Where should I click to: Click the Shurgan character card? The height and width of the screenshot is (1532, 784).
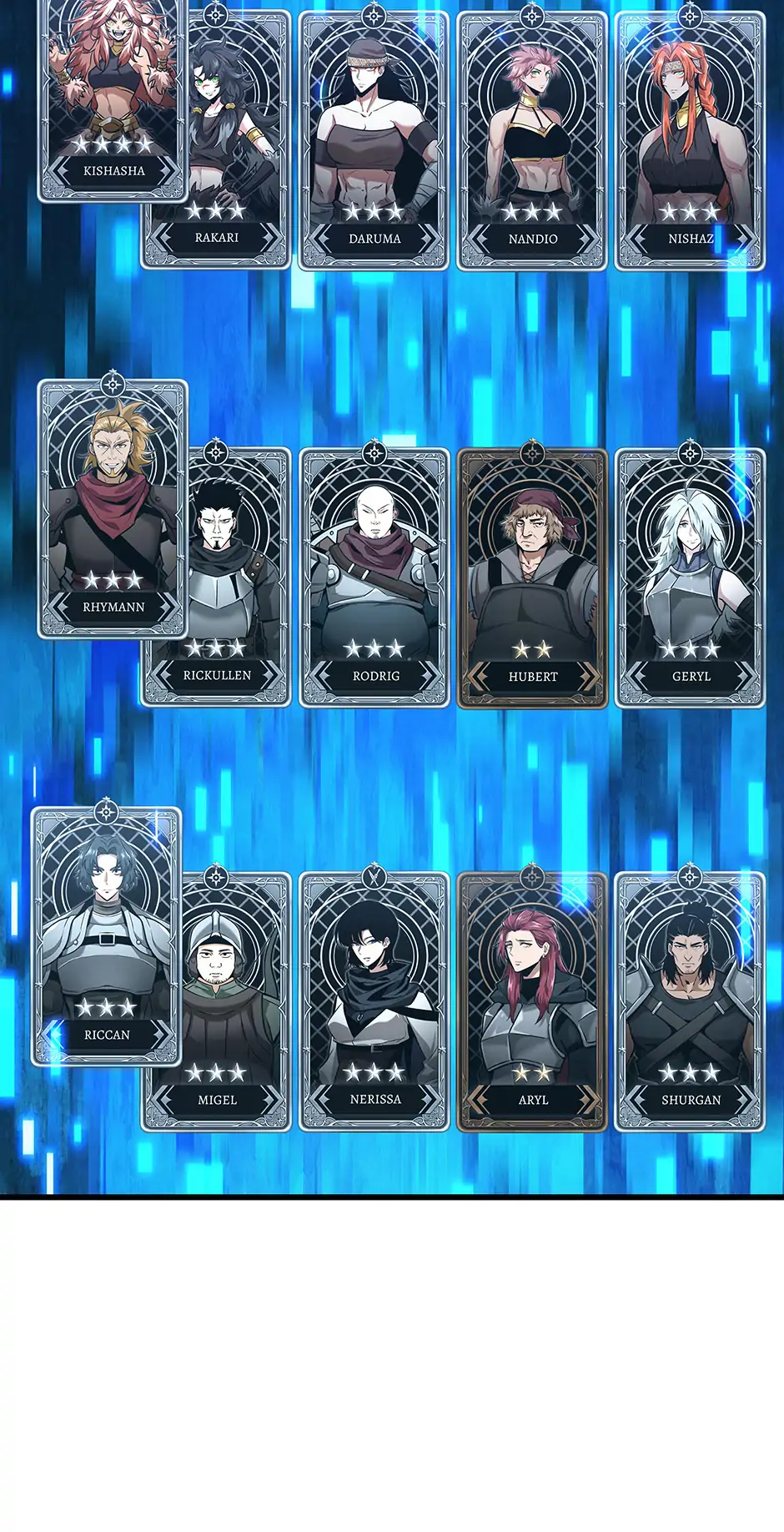click(x=690, y=1001)
